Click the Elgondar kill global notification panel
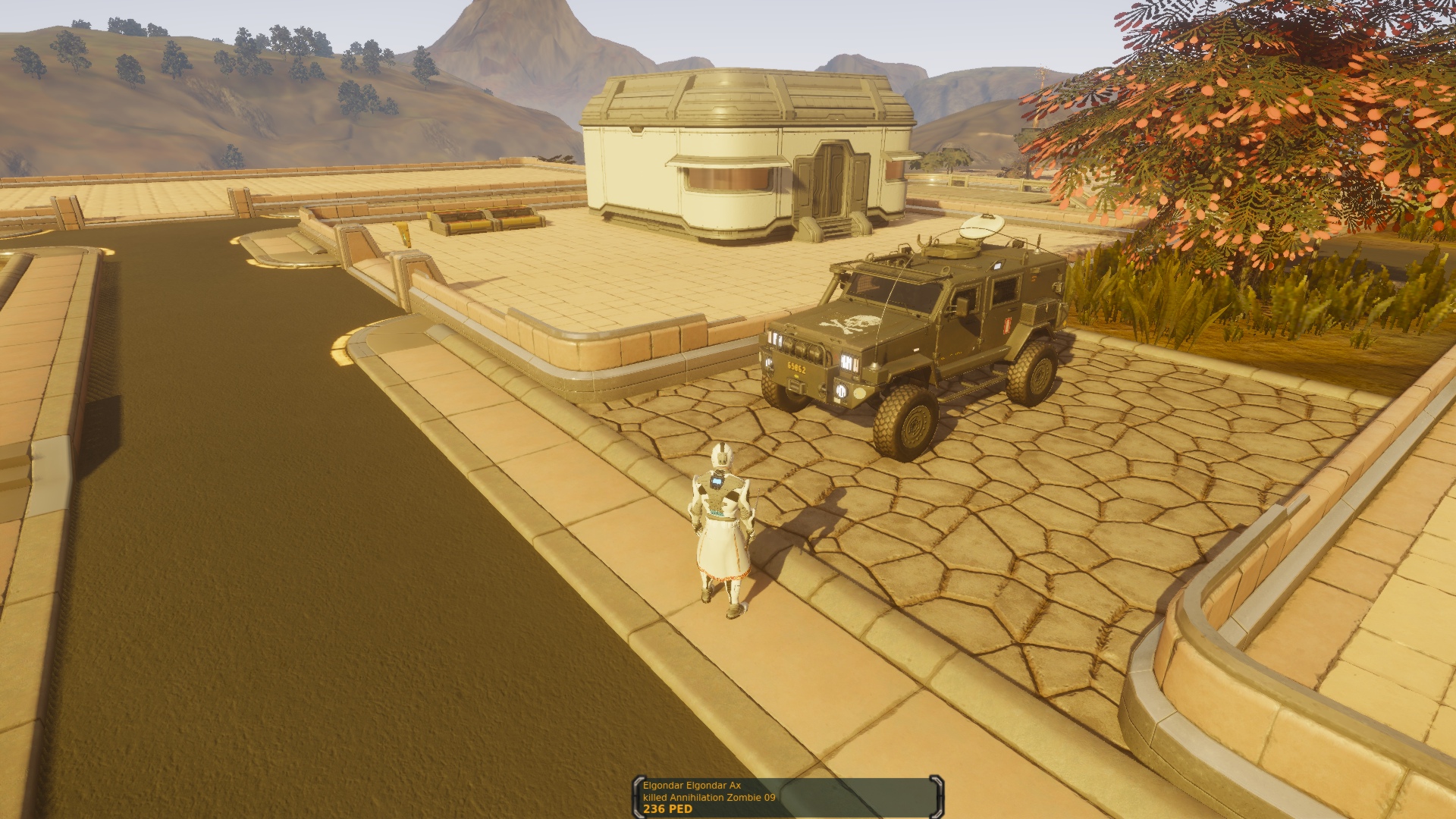 point(787,797)
